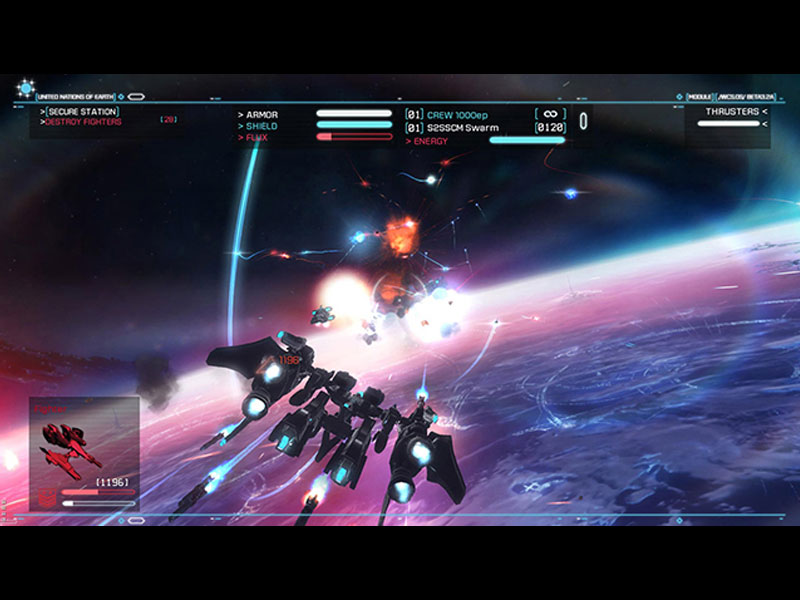The height and width of the screenshot is (600, 800).
Task: Click the red rank chevron icon
Action: [46, 493]
